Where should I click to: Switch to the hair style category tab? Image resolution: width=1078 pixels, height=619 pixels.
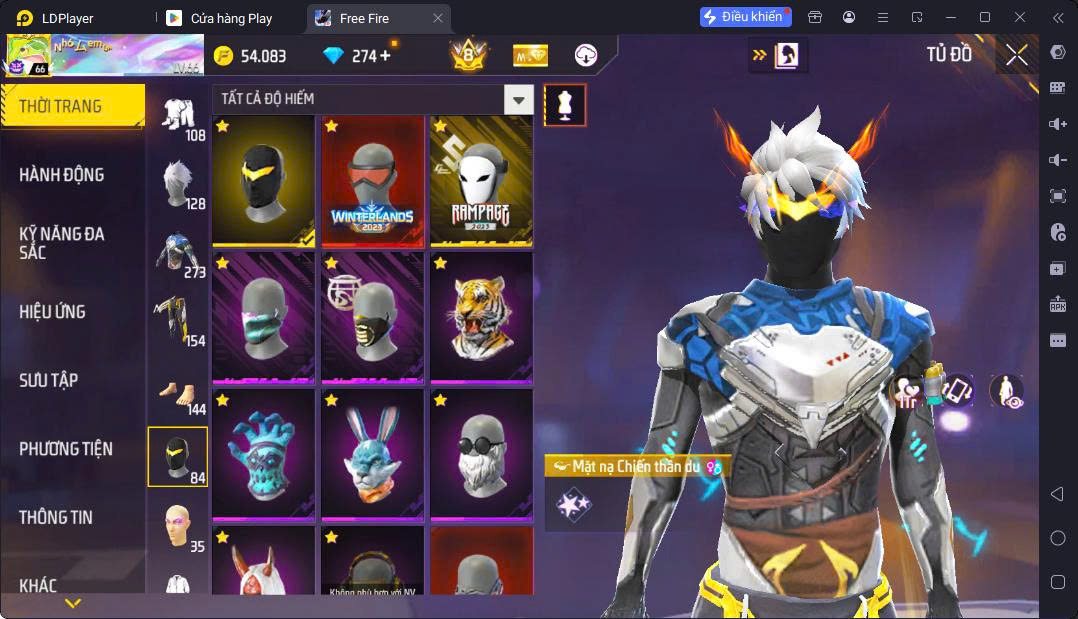click(178, 183)
